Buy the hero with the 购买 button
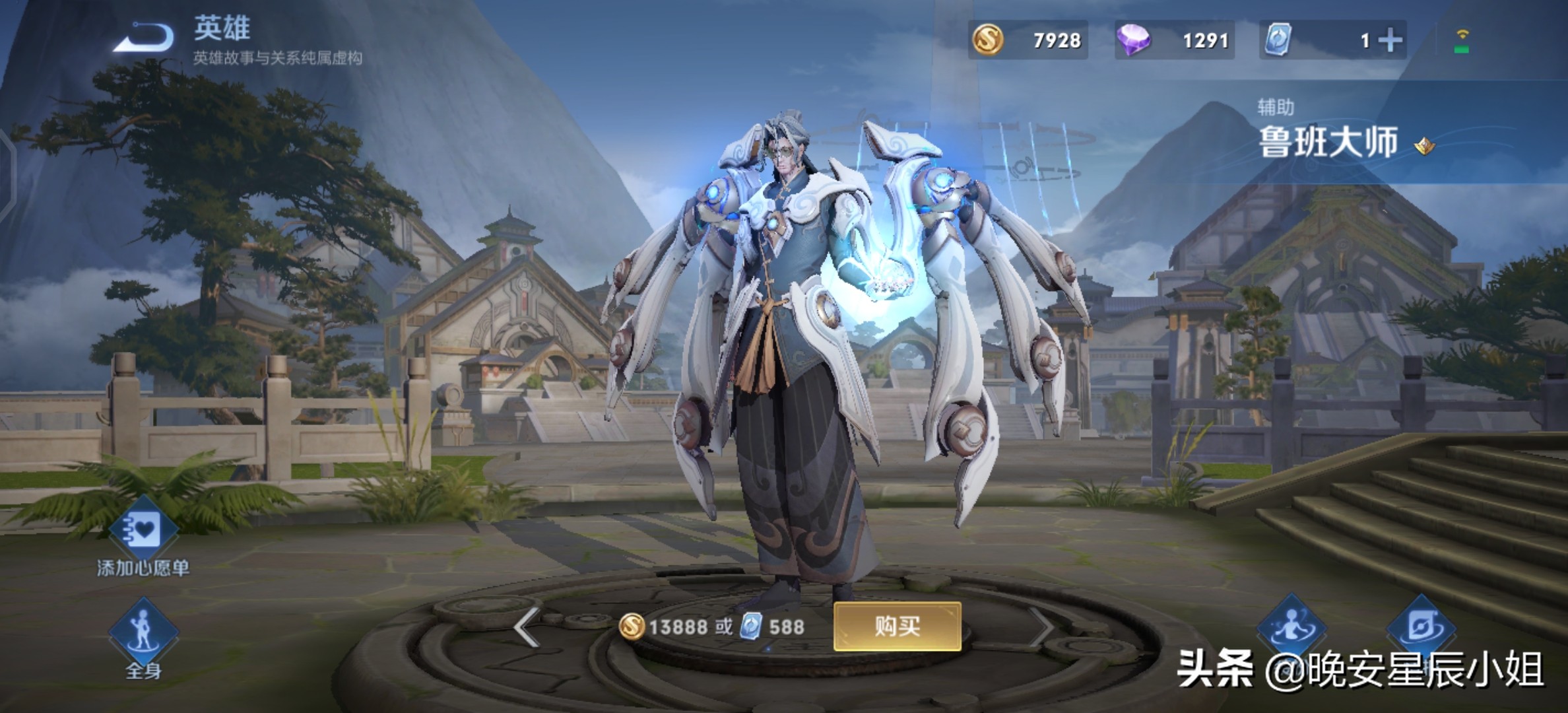 pyautogui.click(x=897, y=626)
